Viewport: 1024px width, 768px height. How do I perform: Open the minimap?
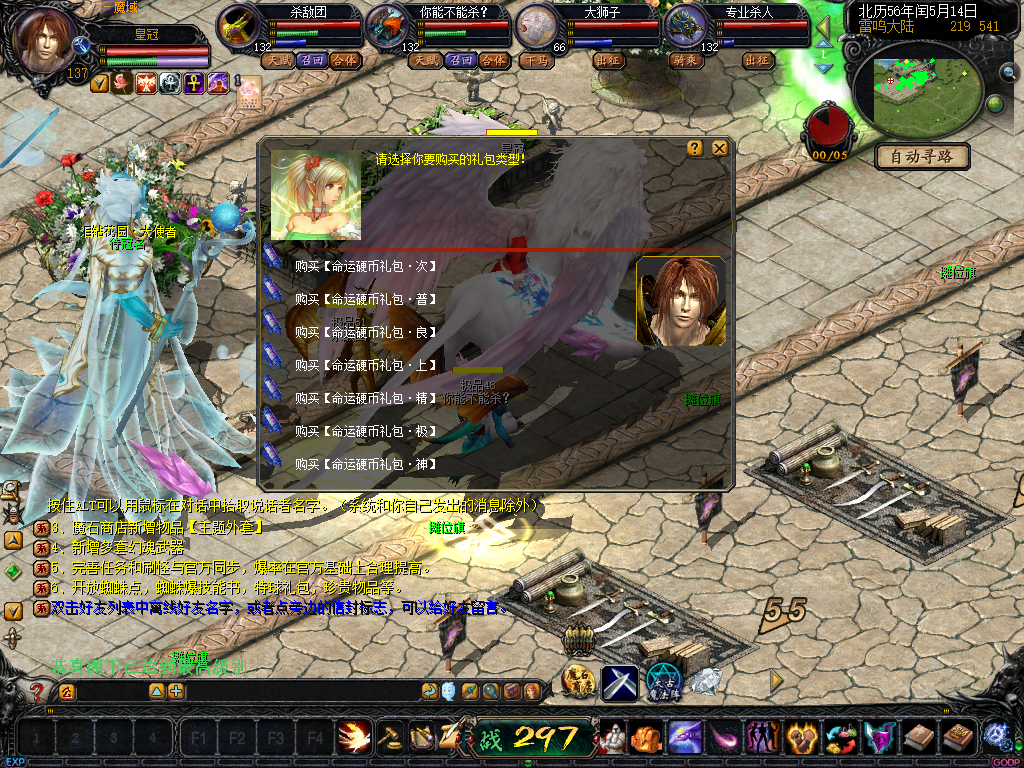tap(923, 86)
